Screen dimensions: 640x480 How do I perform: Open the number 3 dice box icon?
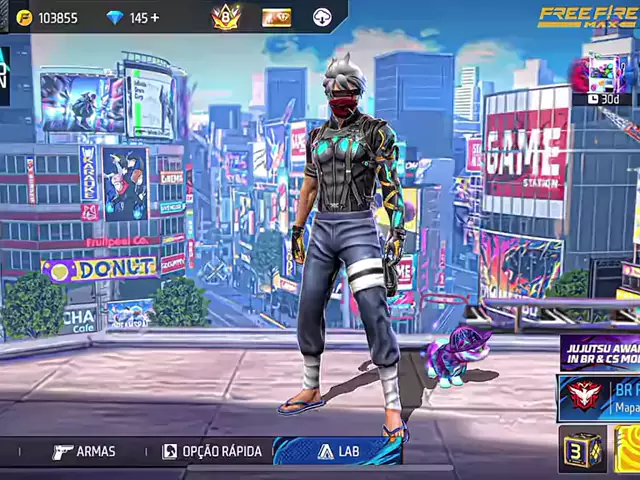pos(581,449)
